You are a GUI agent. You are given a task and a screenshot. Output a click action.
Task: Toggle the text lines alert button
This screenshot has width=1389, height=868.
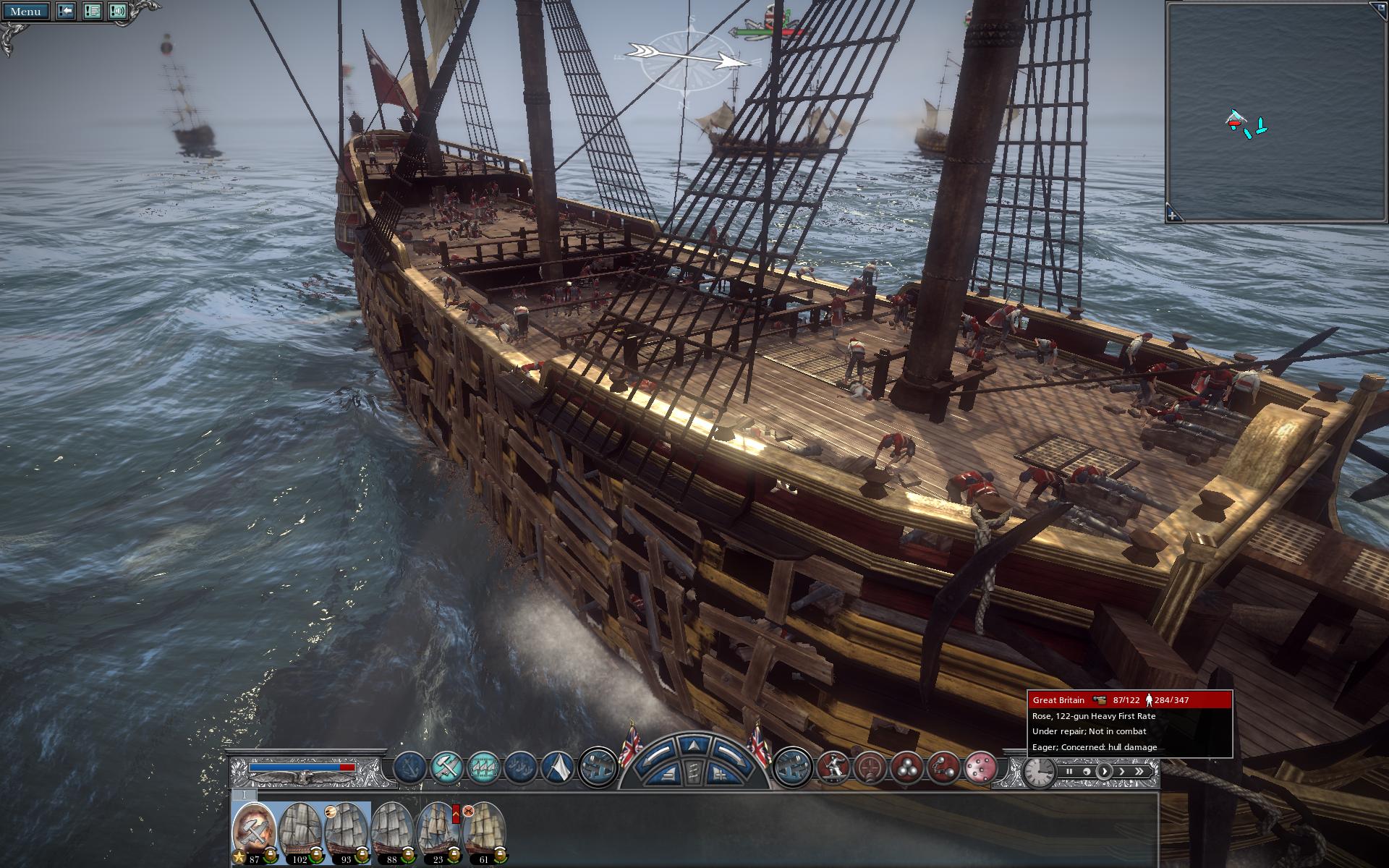coord(92,12)
